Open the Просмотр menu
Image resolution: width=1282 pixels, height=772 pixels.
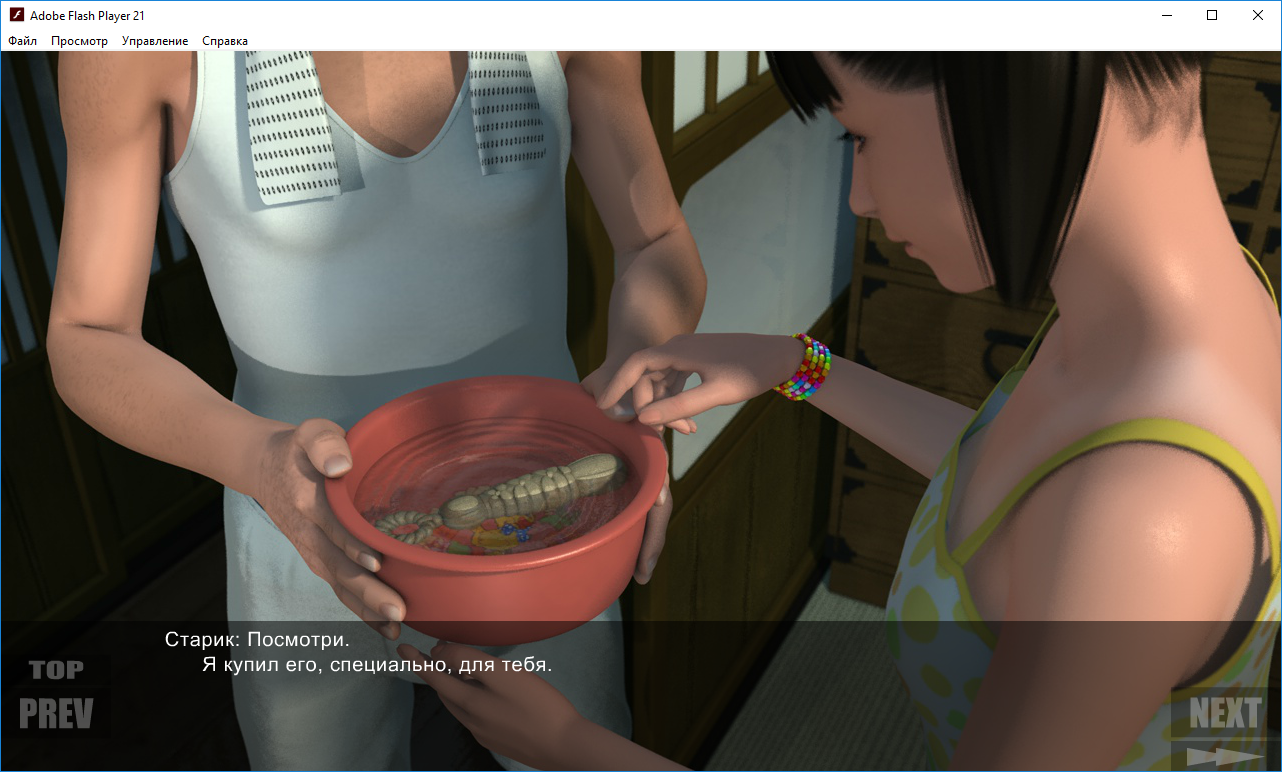[x=80, y=41]
